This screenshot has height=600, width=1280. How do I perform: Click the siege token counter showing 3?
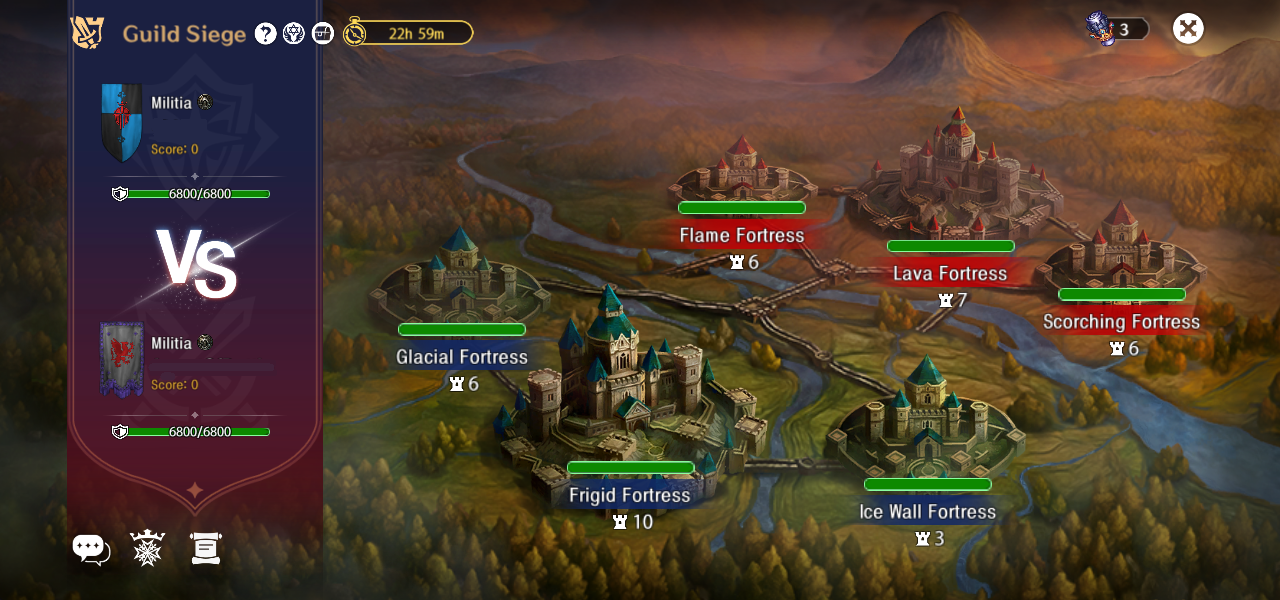[x=1117, y=29]
